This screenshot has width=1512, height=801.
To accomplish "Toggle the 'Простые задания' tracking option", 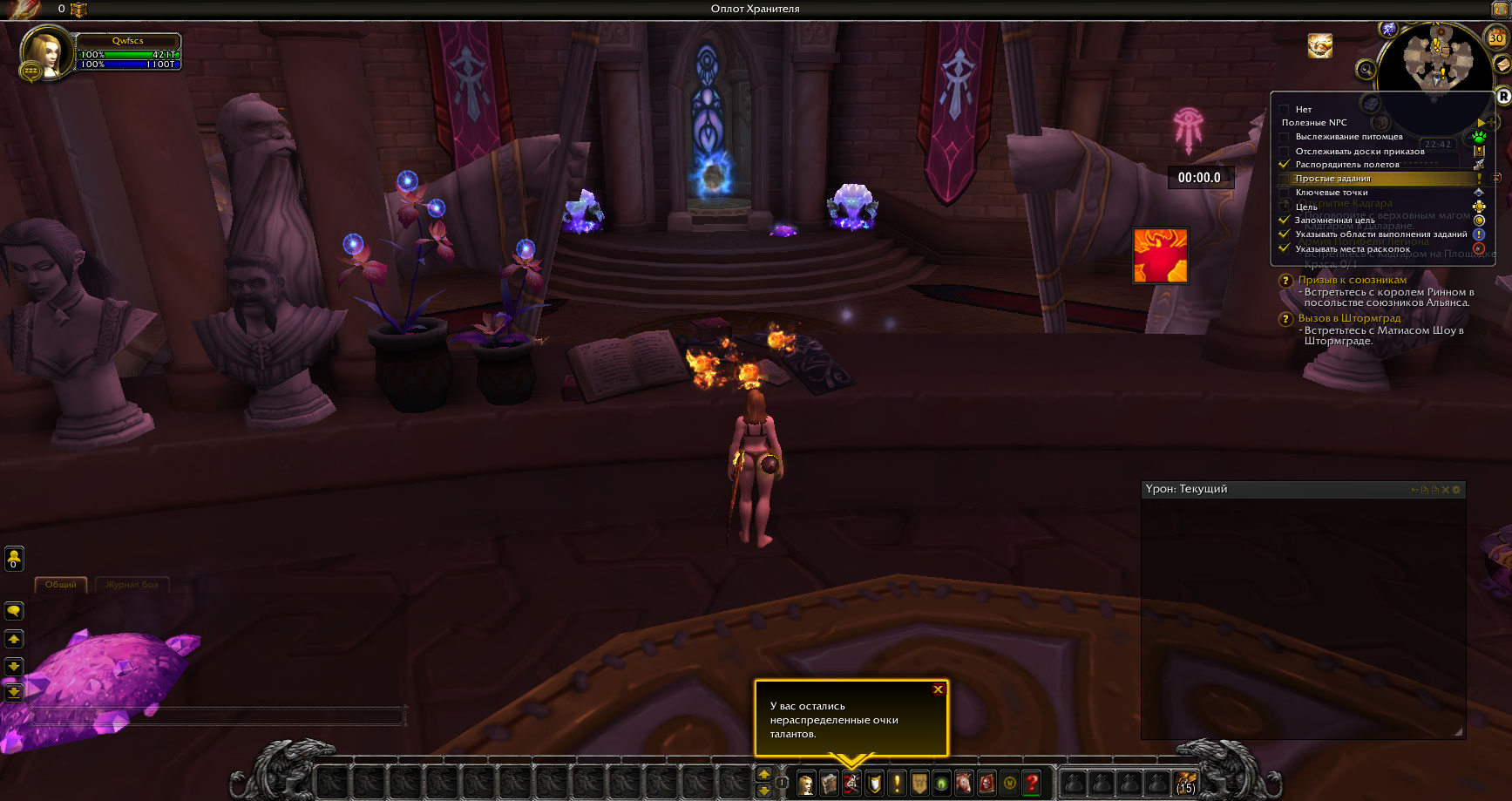I will (x=1332, y=179).
